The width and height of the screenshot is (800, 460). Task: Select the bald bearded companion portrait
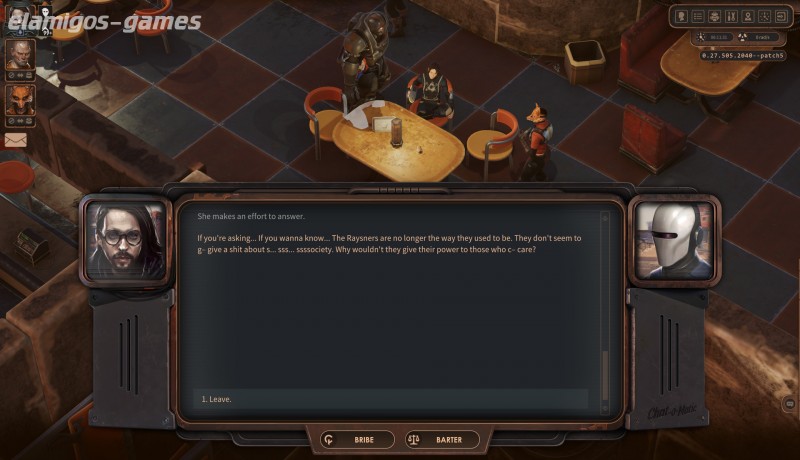pos(19,55)
